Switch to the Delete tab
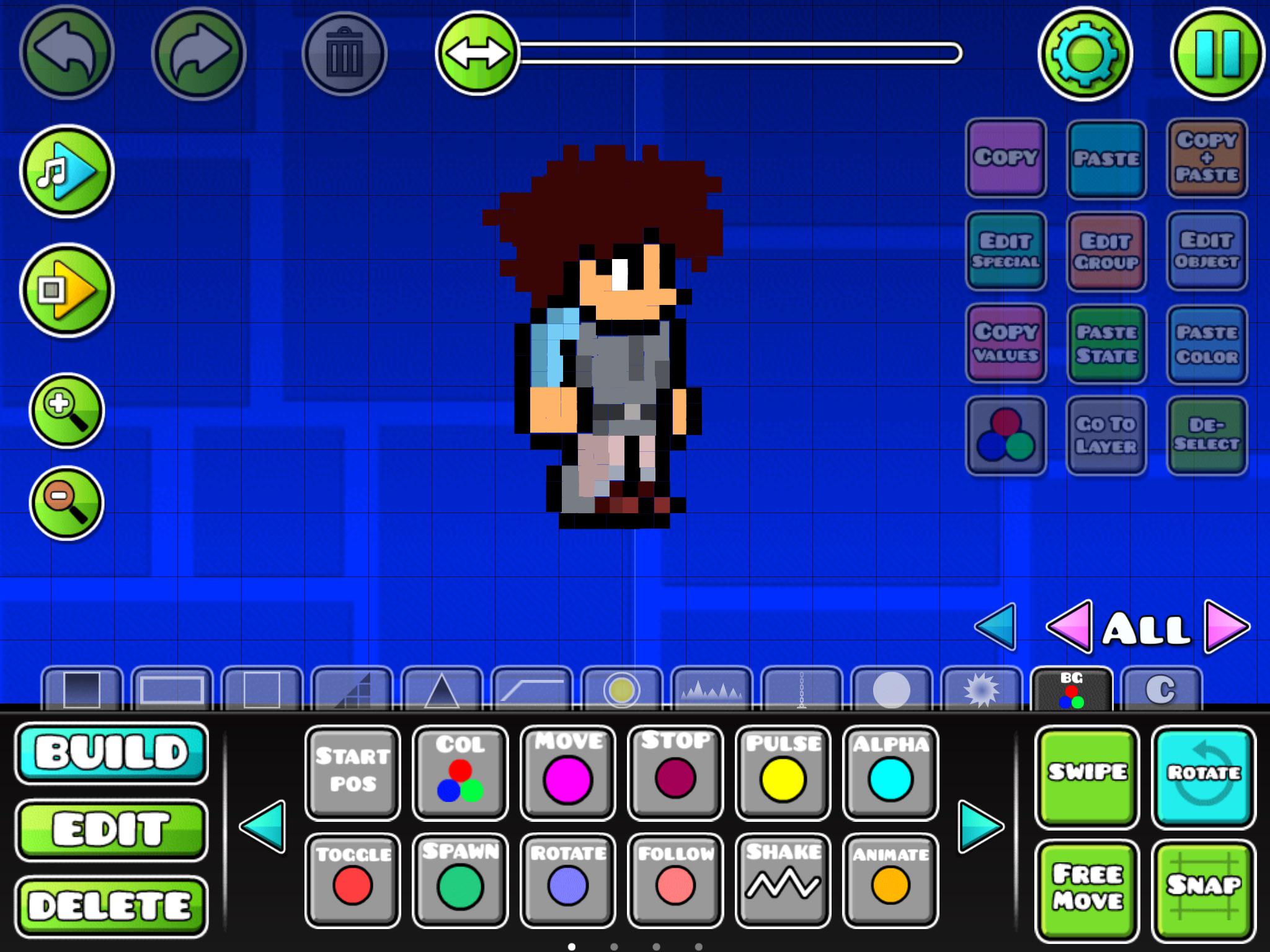This screenshot has height=952, width=1270. tap(113, 906)
